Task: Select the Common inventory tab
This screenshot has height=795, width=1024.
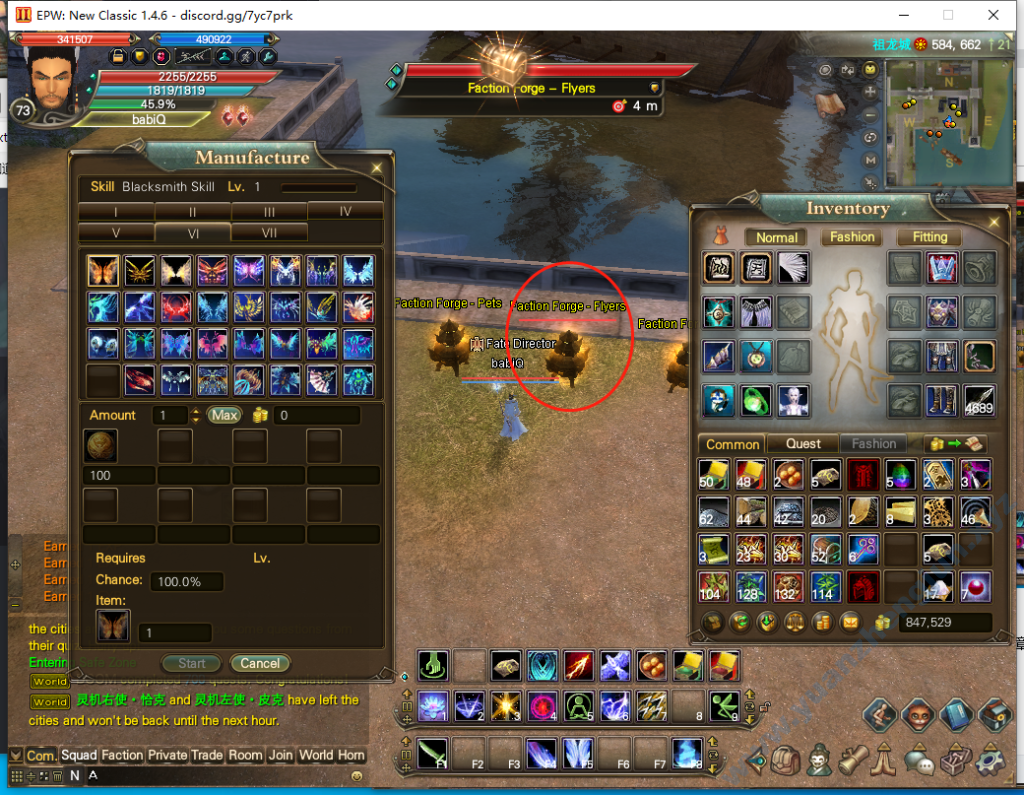Action: (x=733, y=444)
